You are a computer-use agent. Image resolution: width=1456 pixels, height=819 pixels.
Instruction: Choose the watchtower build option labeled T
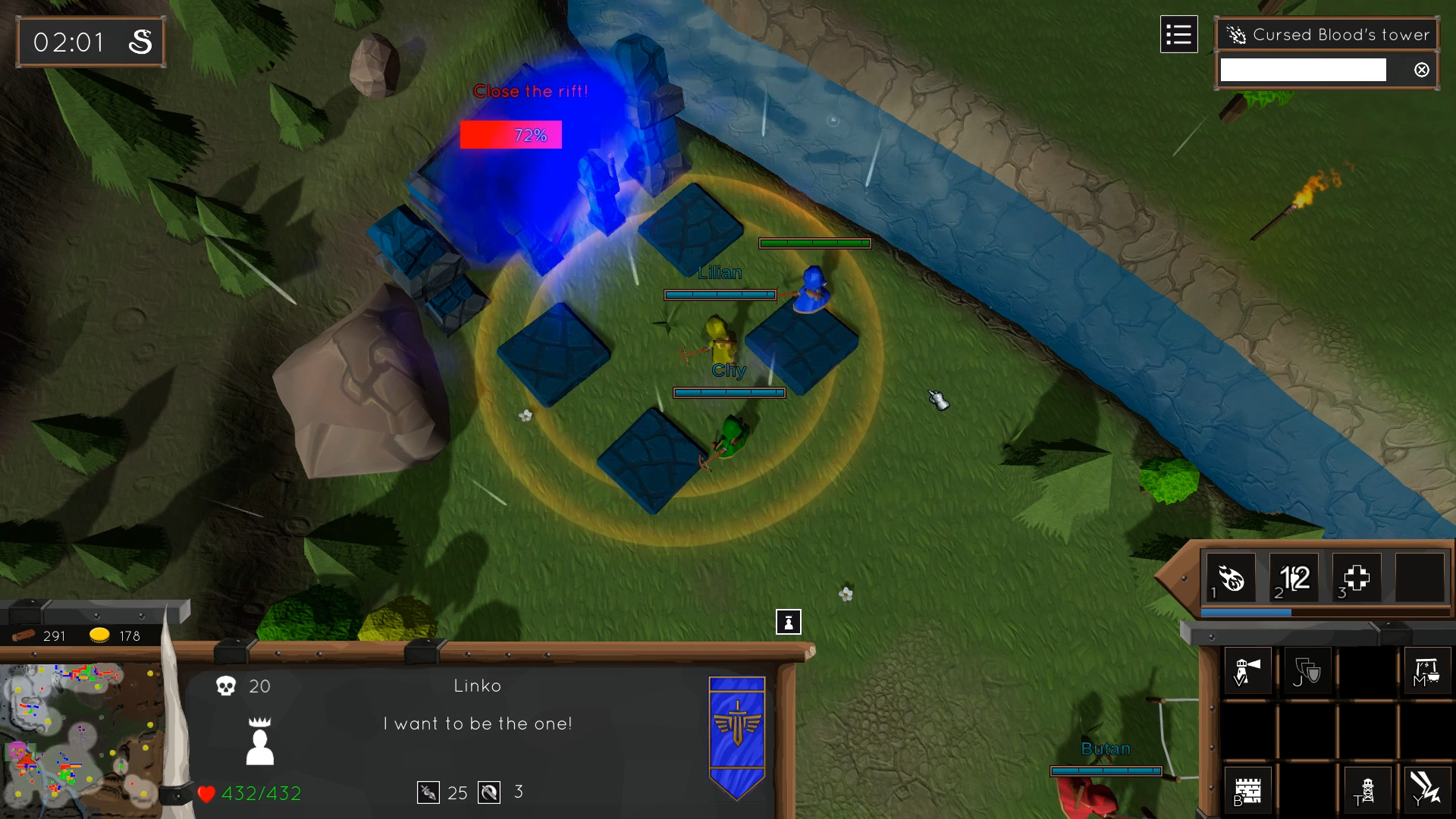(1369, 789)
